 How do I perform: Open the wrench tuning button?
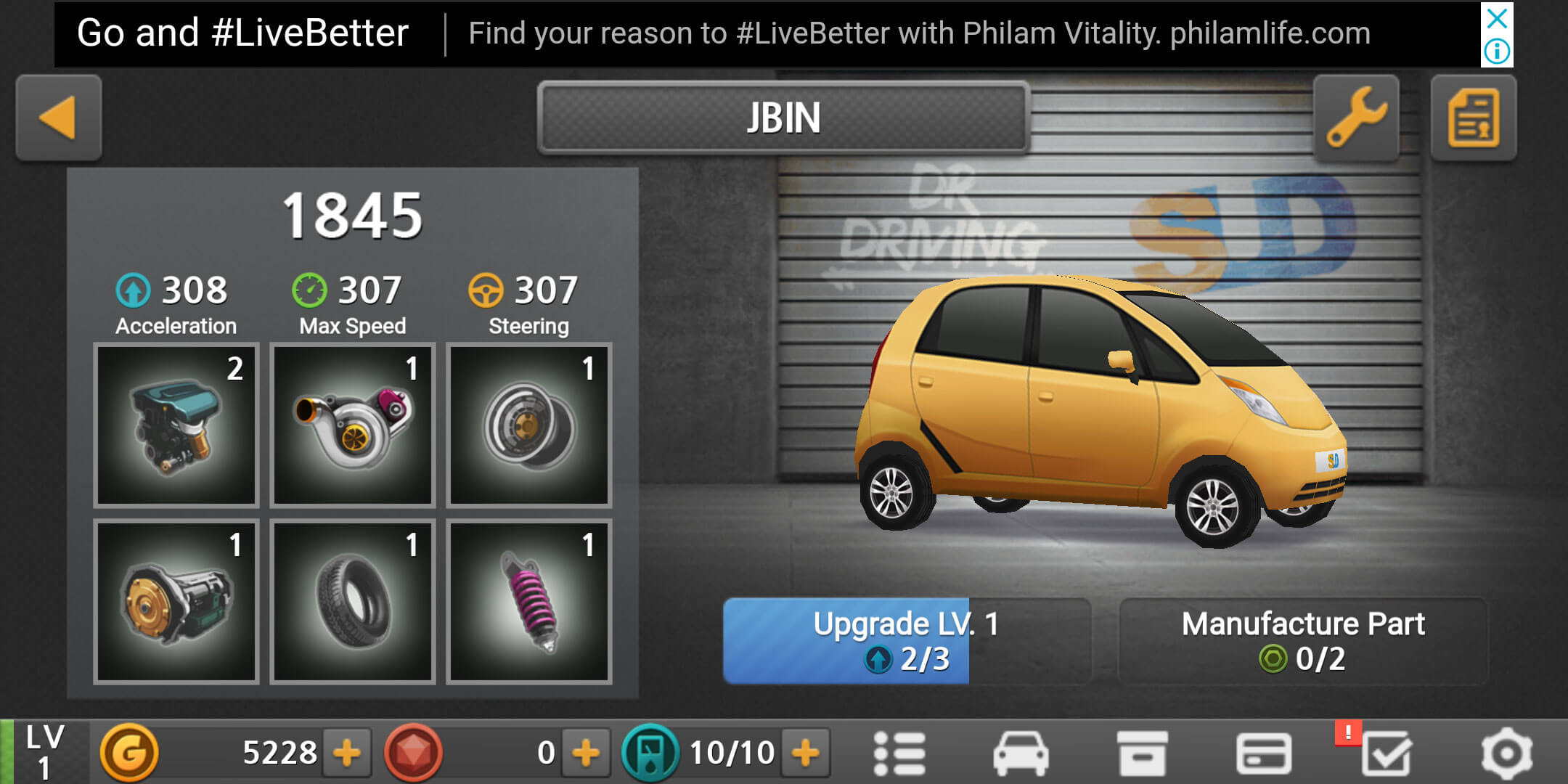tap(1356, 118)
